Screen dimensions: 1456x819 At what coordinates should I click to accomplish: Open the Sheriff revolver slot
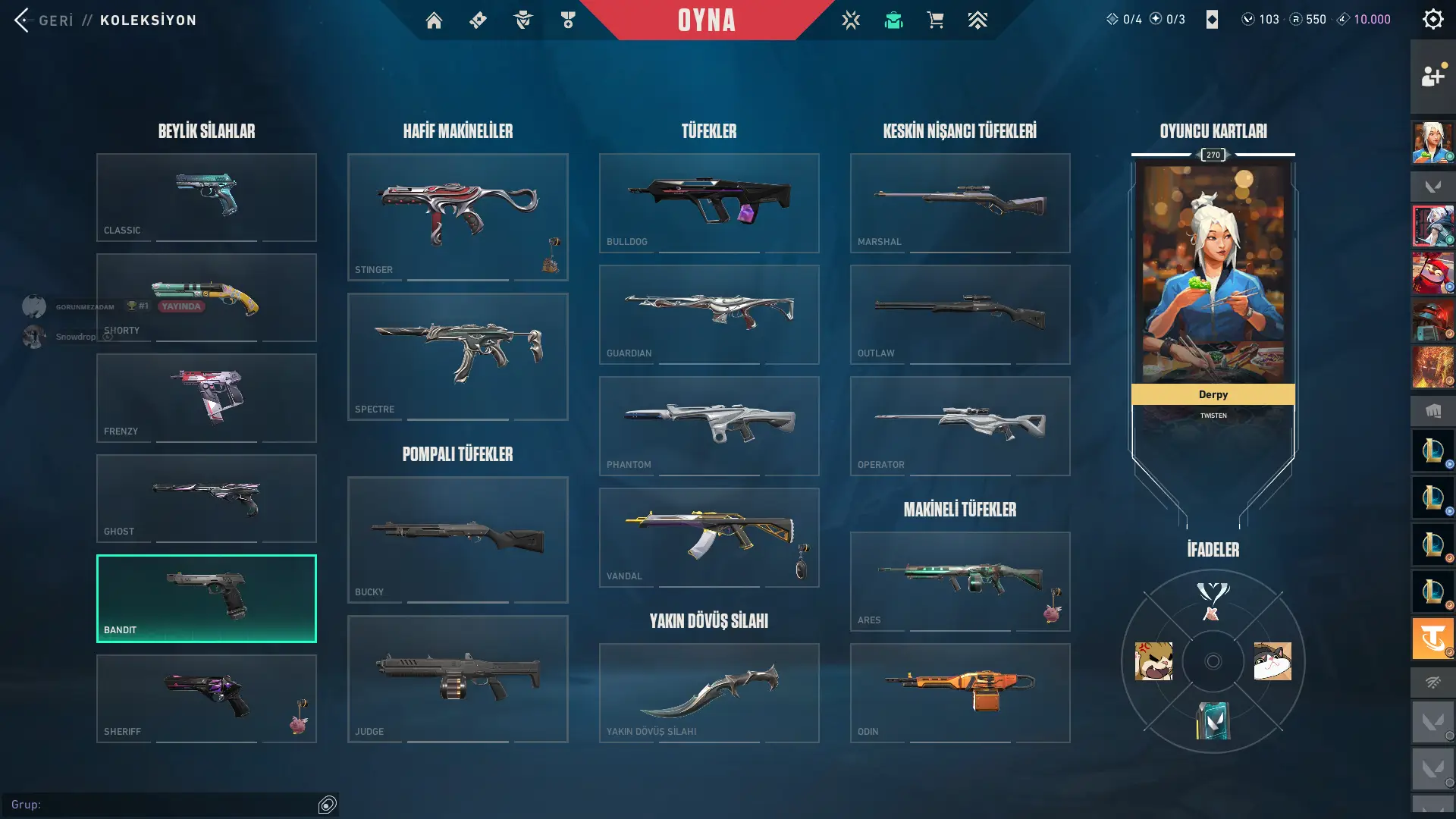[x=206, y=698]
